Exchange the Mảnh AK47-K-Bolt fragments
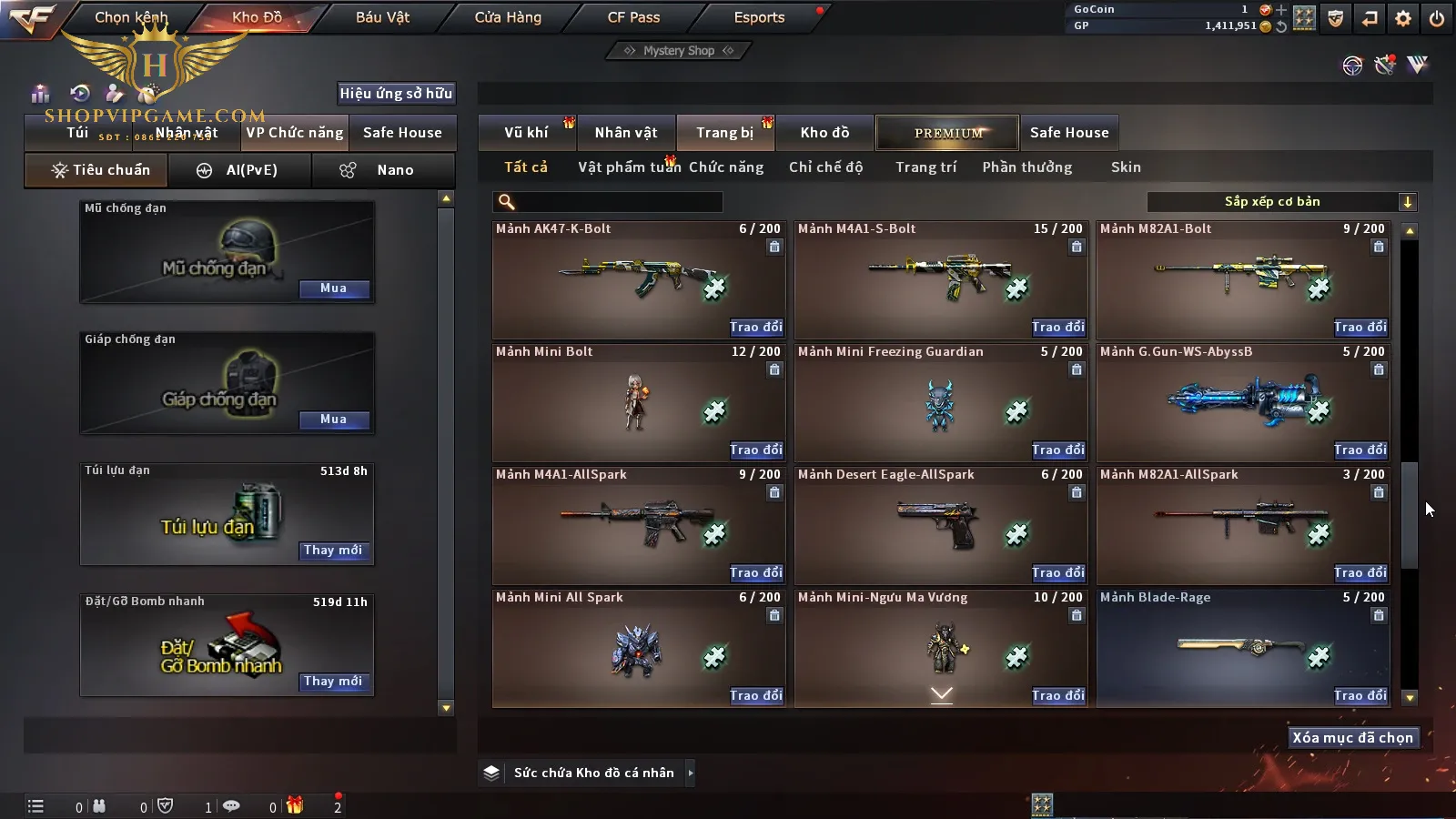 pos(755,327)
